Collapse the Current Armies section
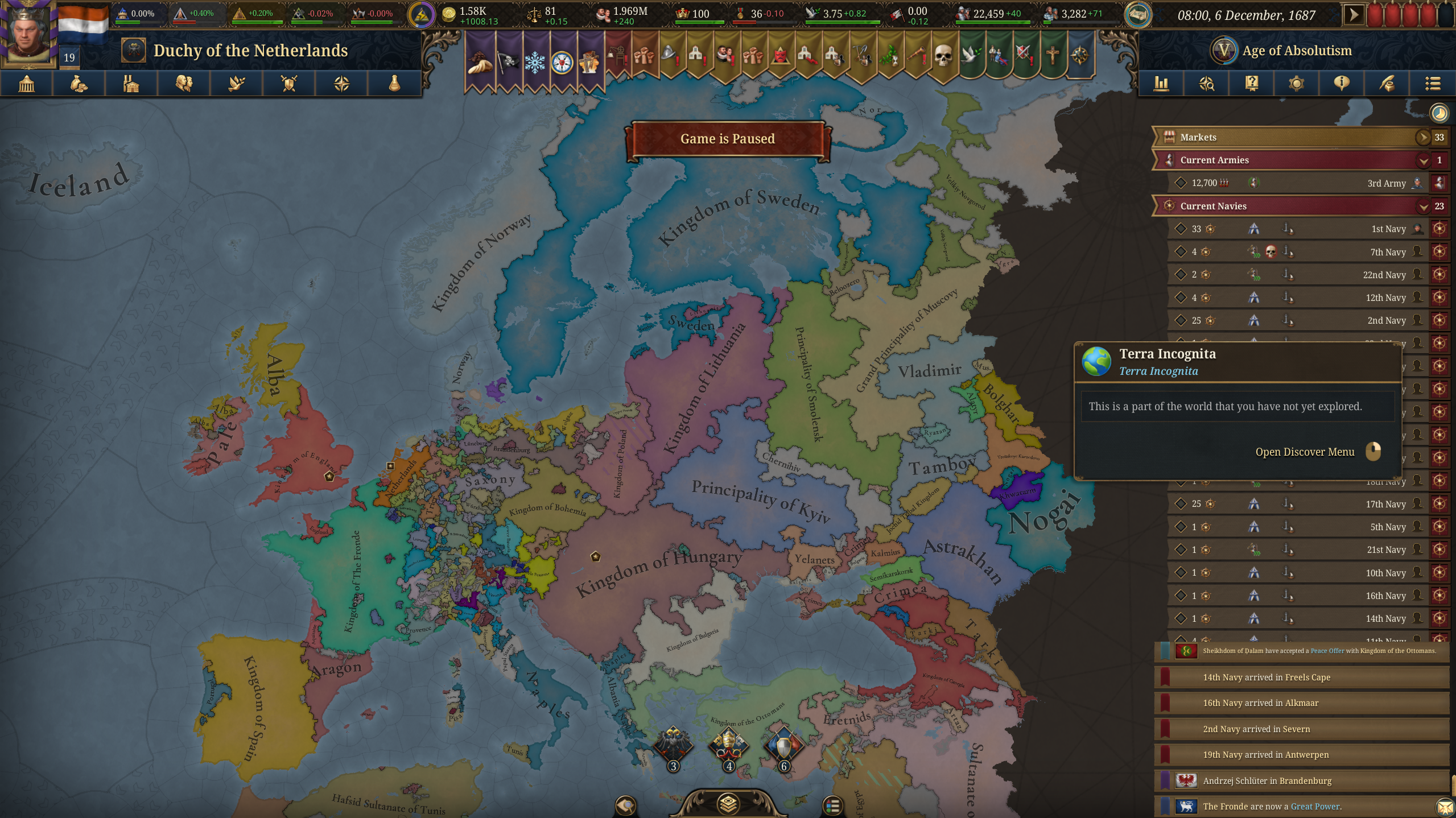Screen dimensions: 1456x818 (1423, 160)
